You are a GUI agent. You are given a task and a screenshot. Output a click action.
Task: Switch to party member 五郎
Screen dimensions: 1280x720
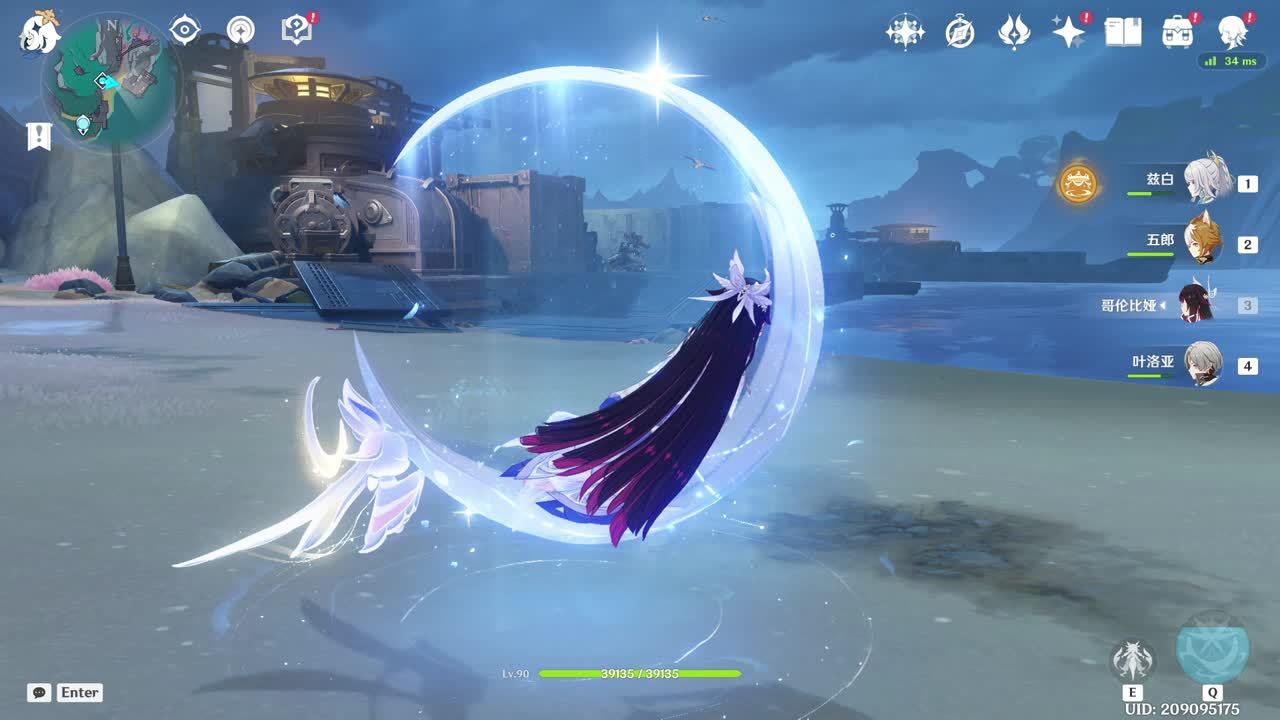tap(1203, 243)
